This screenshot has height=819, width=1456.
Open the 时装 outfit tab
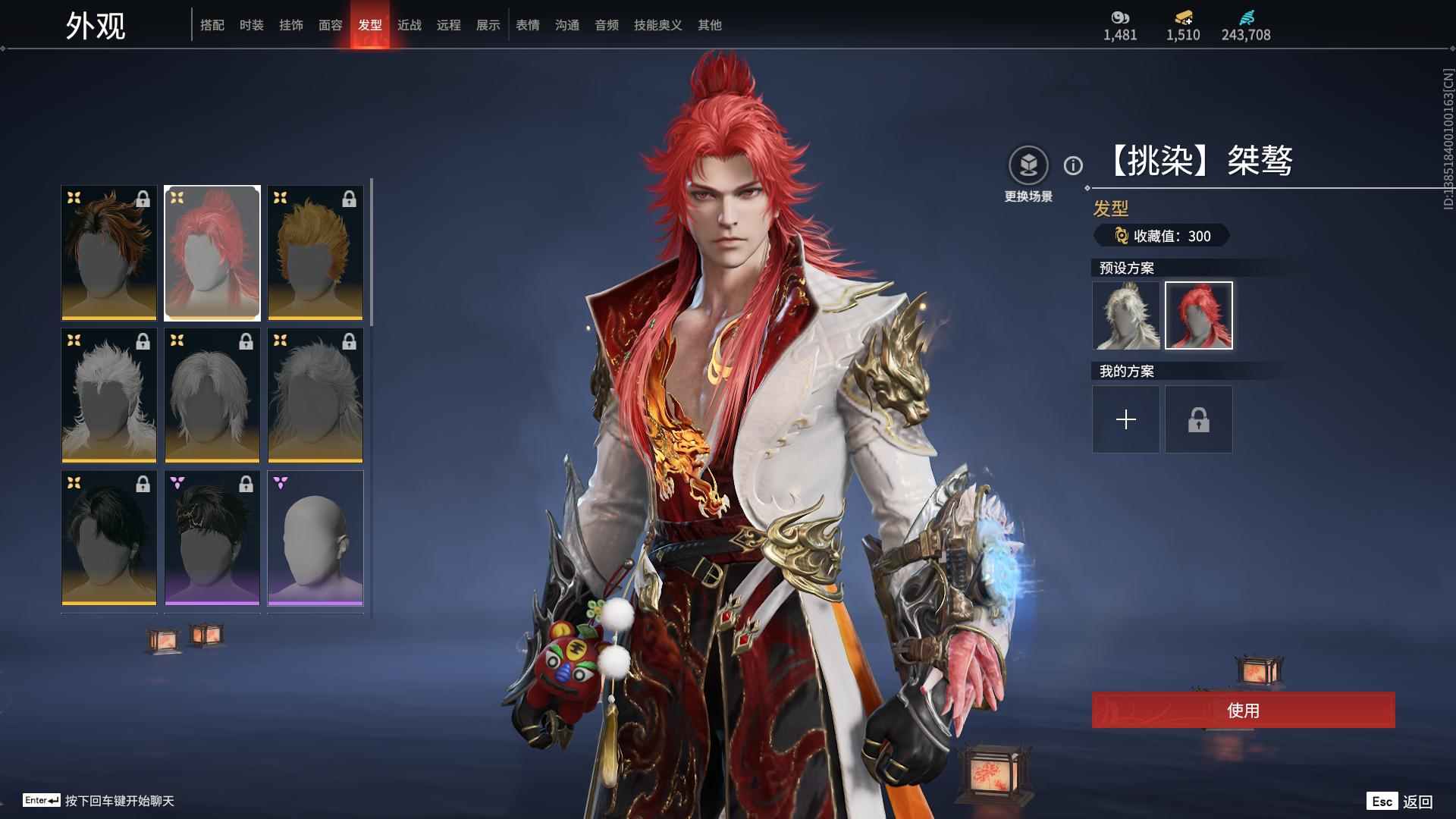point(252,25)
